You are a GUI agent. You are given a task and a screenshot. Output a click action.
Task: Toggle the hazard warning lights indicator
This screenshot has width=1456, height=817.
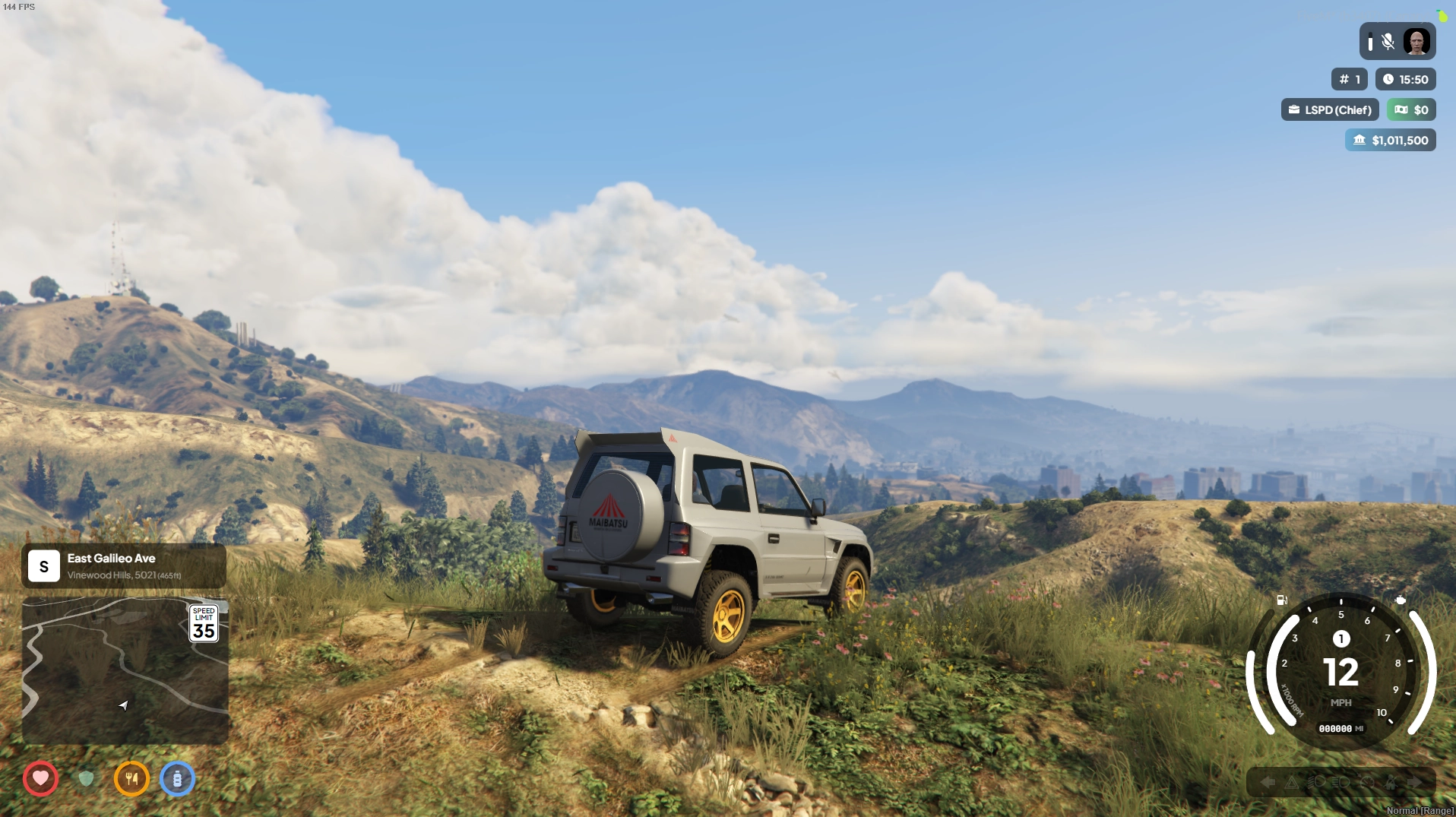click(x=1293, y=783)
